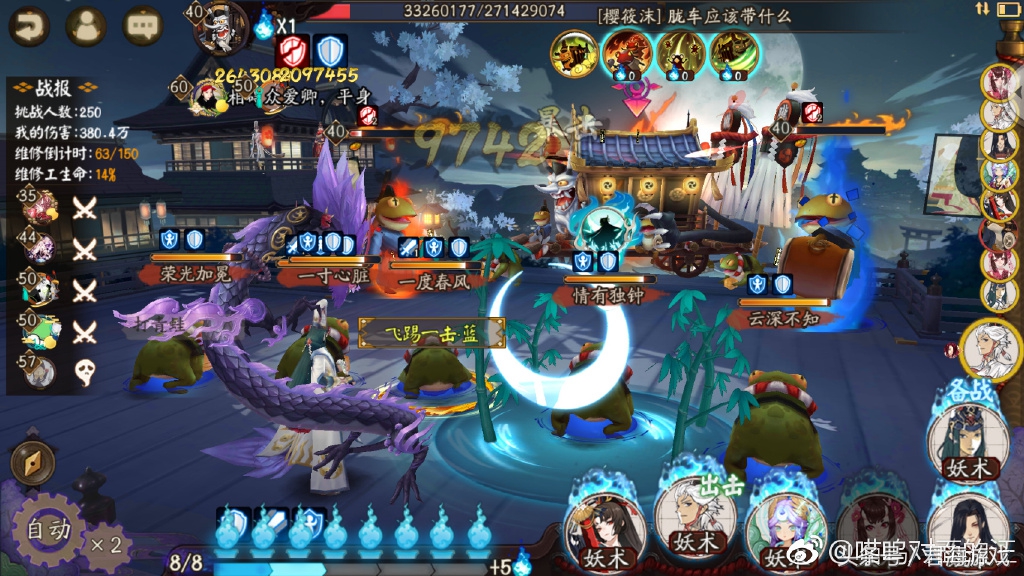The height and width of the screenshot is (576, 1024).
Task: Toggle the 自动 auto-battle gear
Action: pyautogui.click(x=47, y=527)
